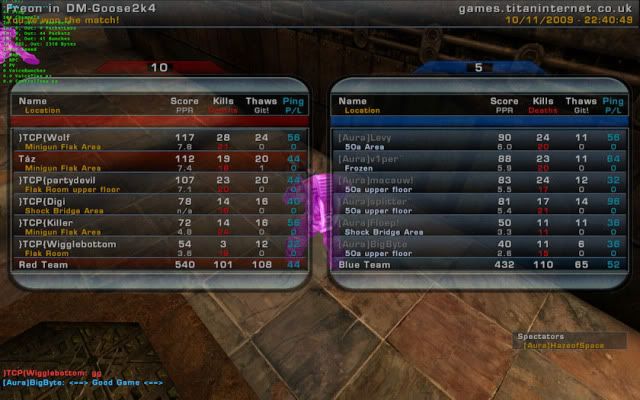Select spectator [Aura]HazeofSpace
Viewport: 640px width, 400px height.
(x=562, y=345)
